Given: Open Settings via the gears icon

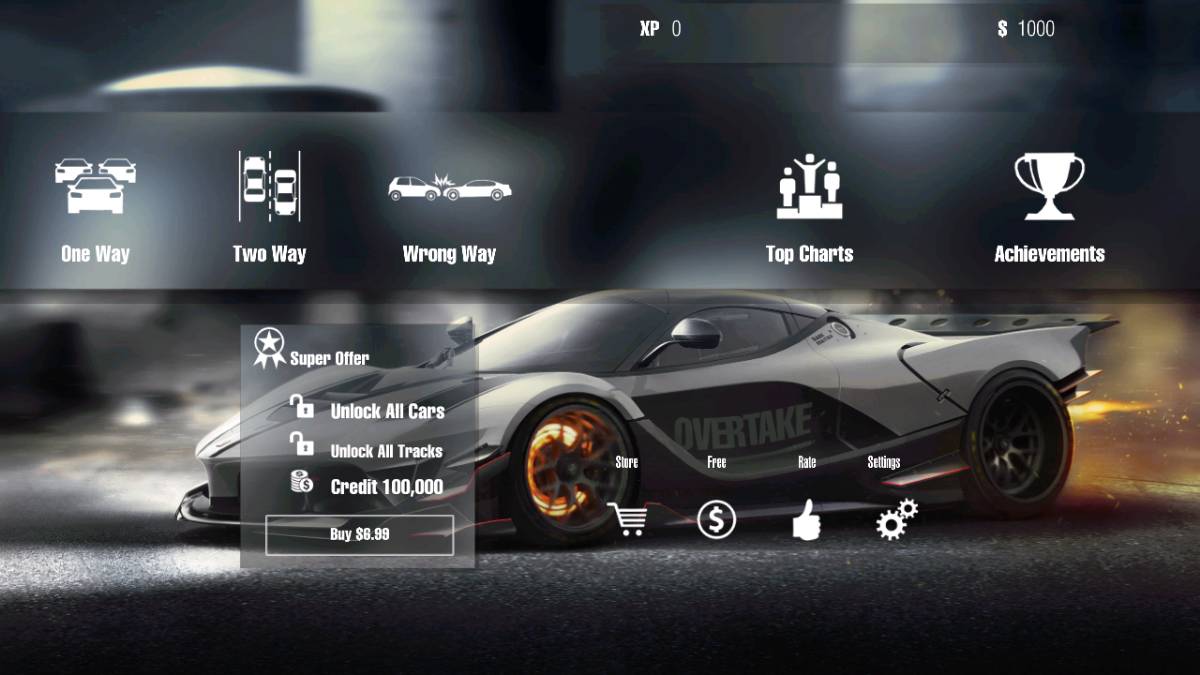Looking at the screenshot, I should coord(896,519).
